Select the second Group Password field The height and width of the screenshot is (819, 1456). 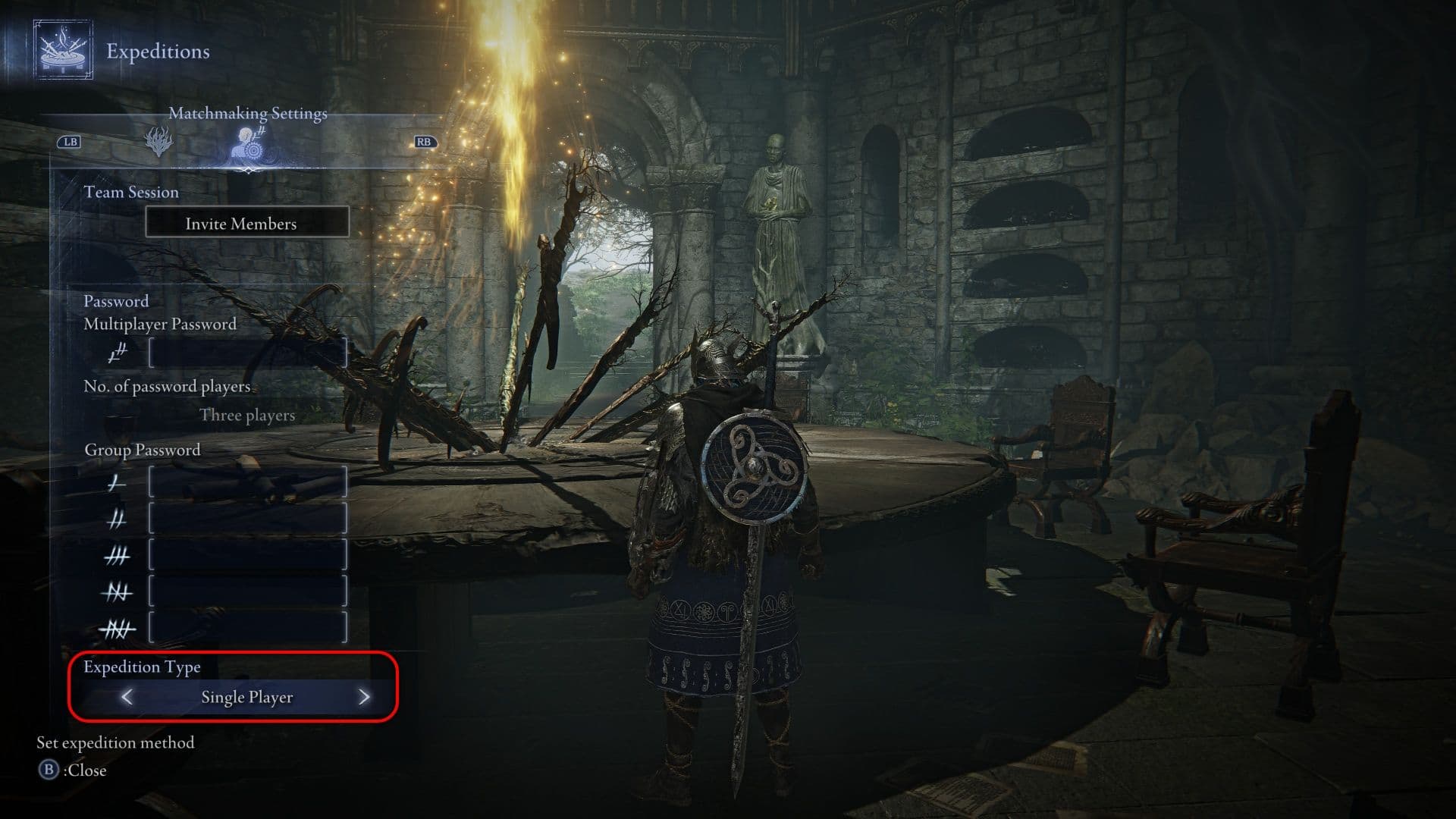click(247, 519)
